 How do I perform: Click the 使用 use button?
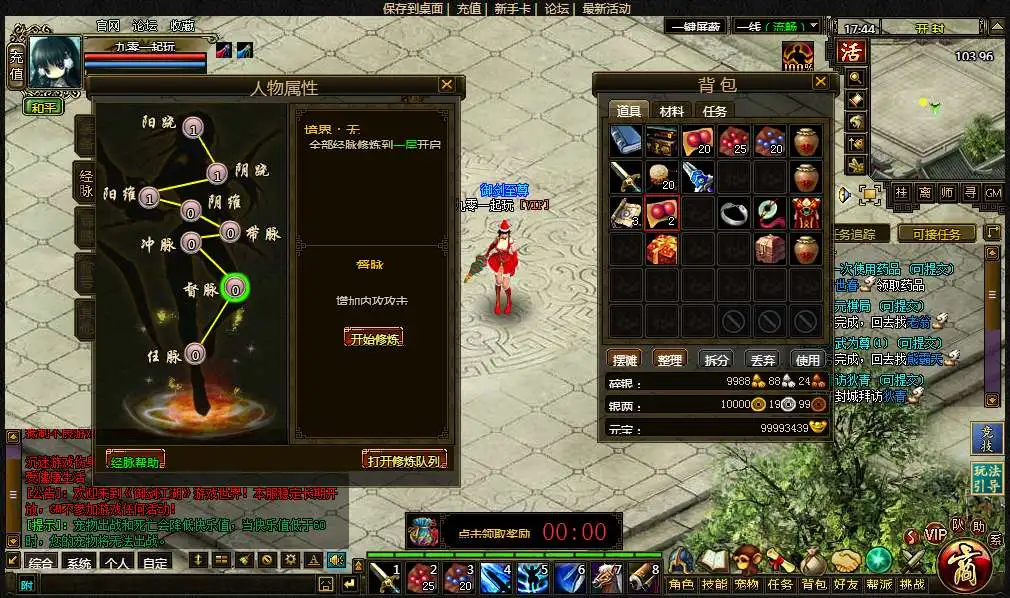click(x=807, y=360)
